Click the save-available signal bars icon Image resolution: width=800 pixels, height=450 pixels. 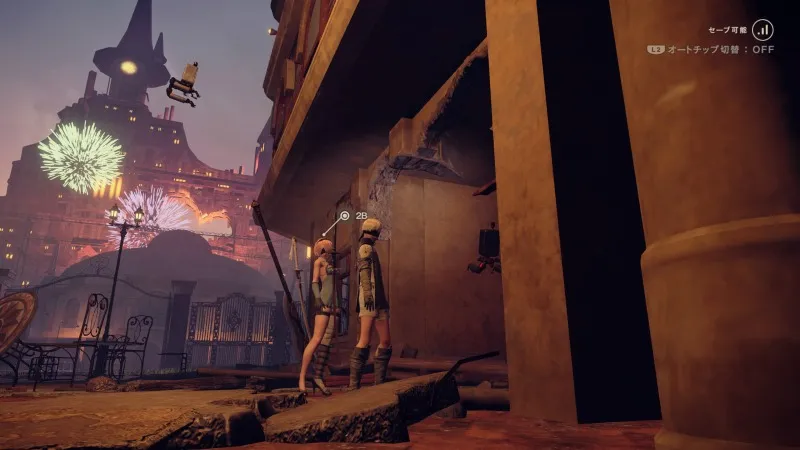click(764, 30)
